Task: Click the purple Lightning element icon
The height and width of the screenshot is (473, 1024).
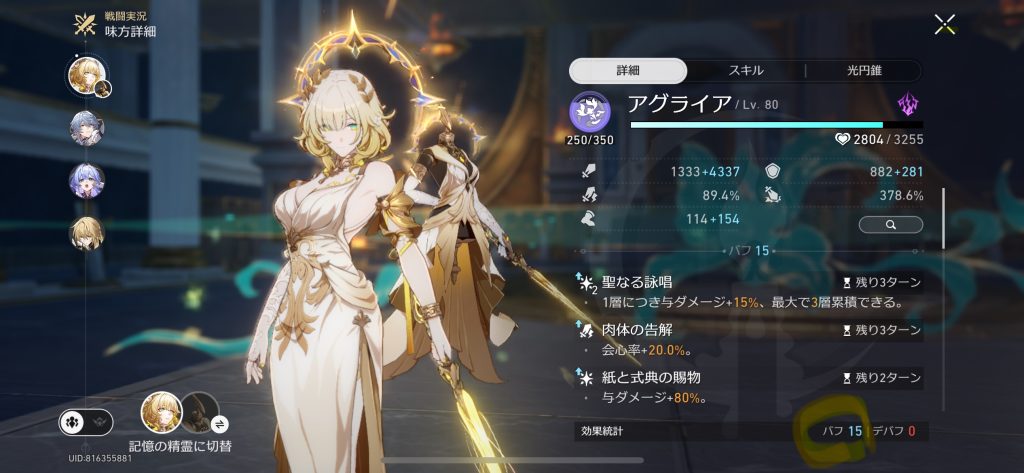Action: coord(908,105)
